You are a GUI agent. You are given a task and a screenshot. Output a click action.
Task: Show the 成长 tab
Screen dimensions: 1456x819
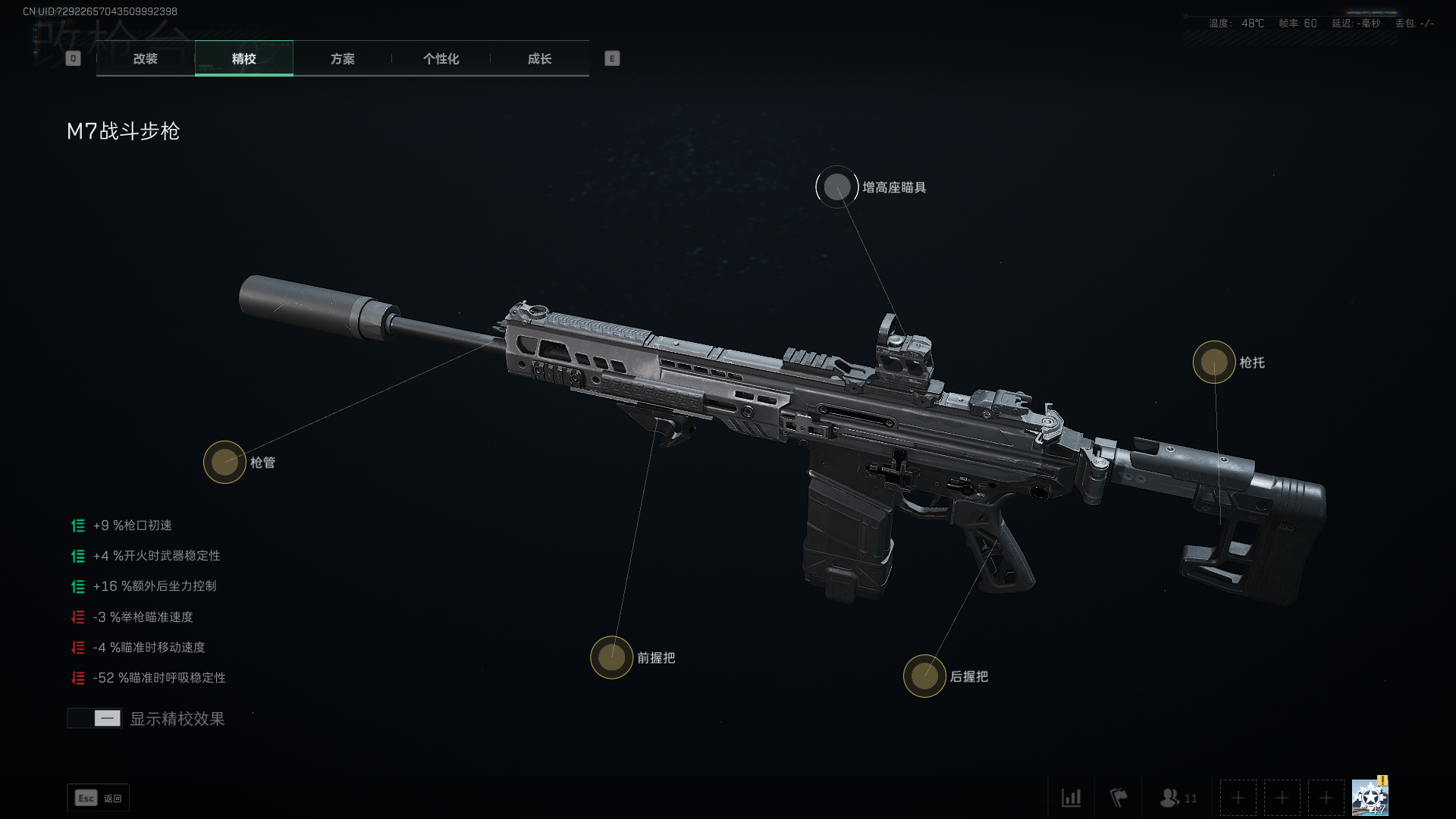[539, 58]
